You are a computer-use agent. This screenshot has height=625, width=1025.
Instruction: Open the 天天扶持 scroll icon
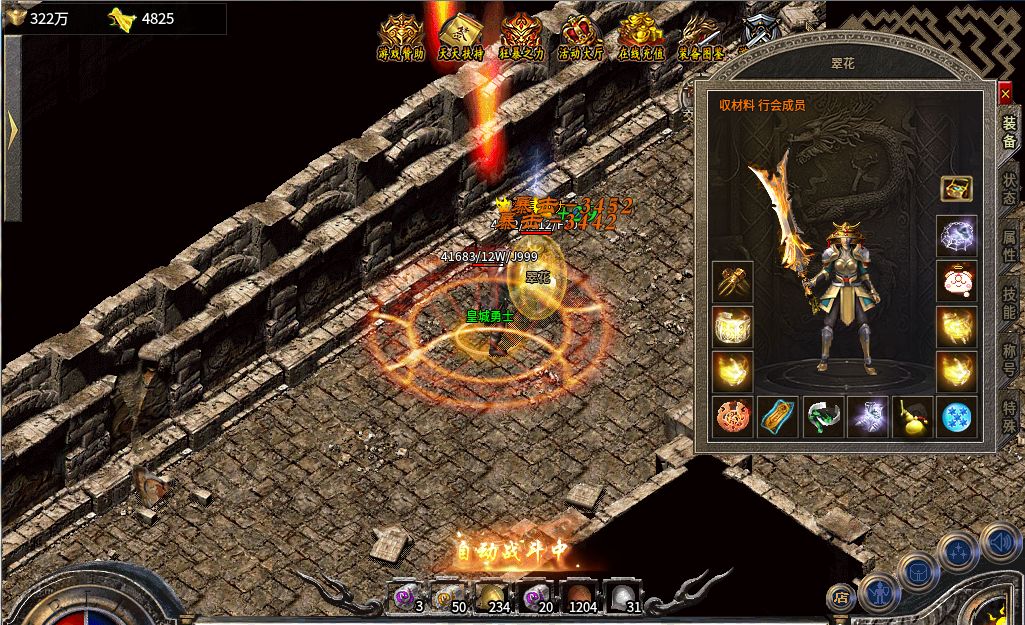(x=461, y=38)
